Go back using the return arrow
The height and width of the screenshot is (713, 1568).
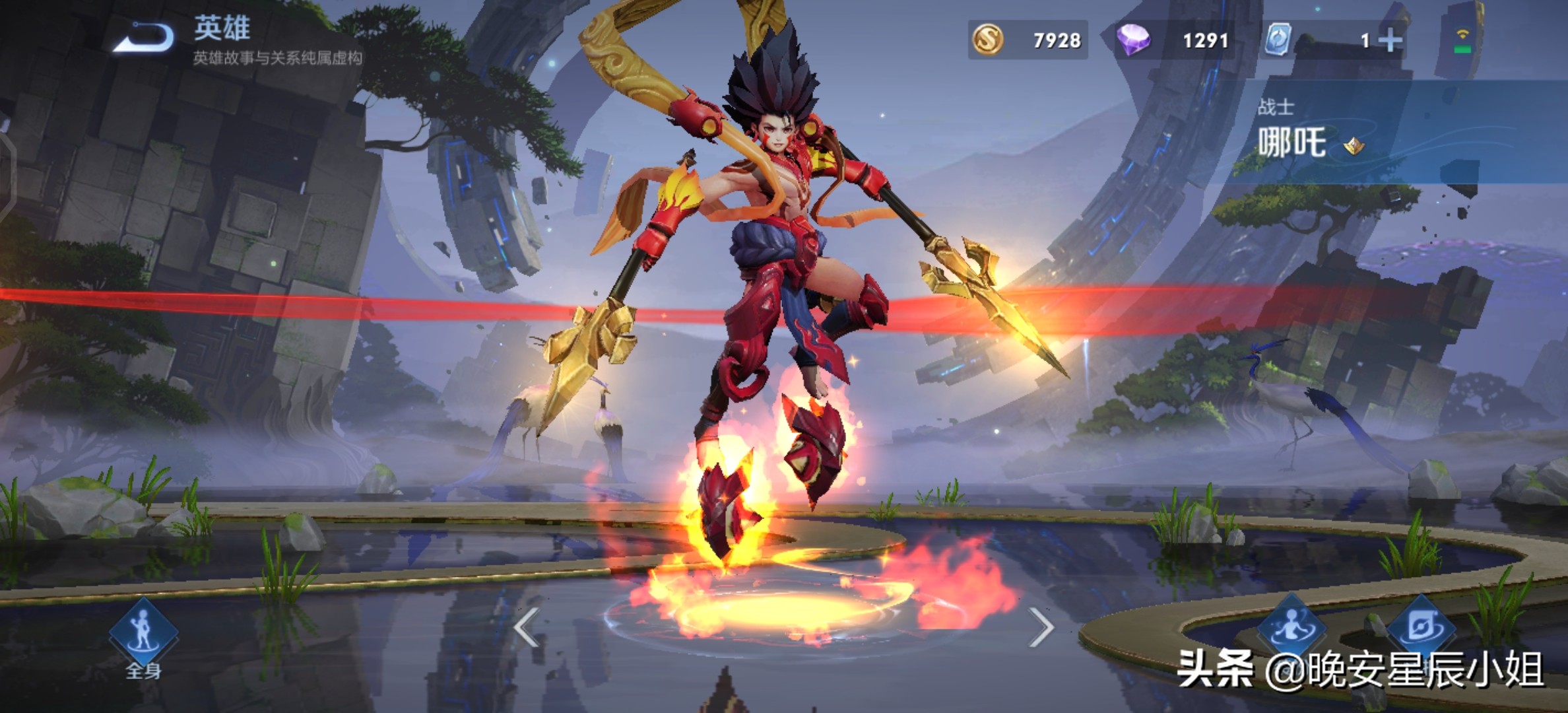click(x=144, y=38)
